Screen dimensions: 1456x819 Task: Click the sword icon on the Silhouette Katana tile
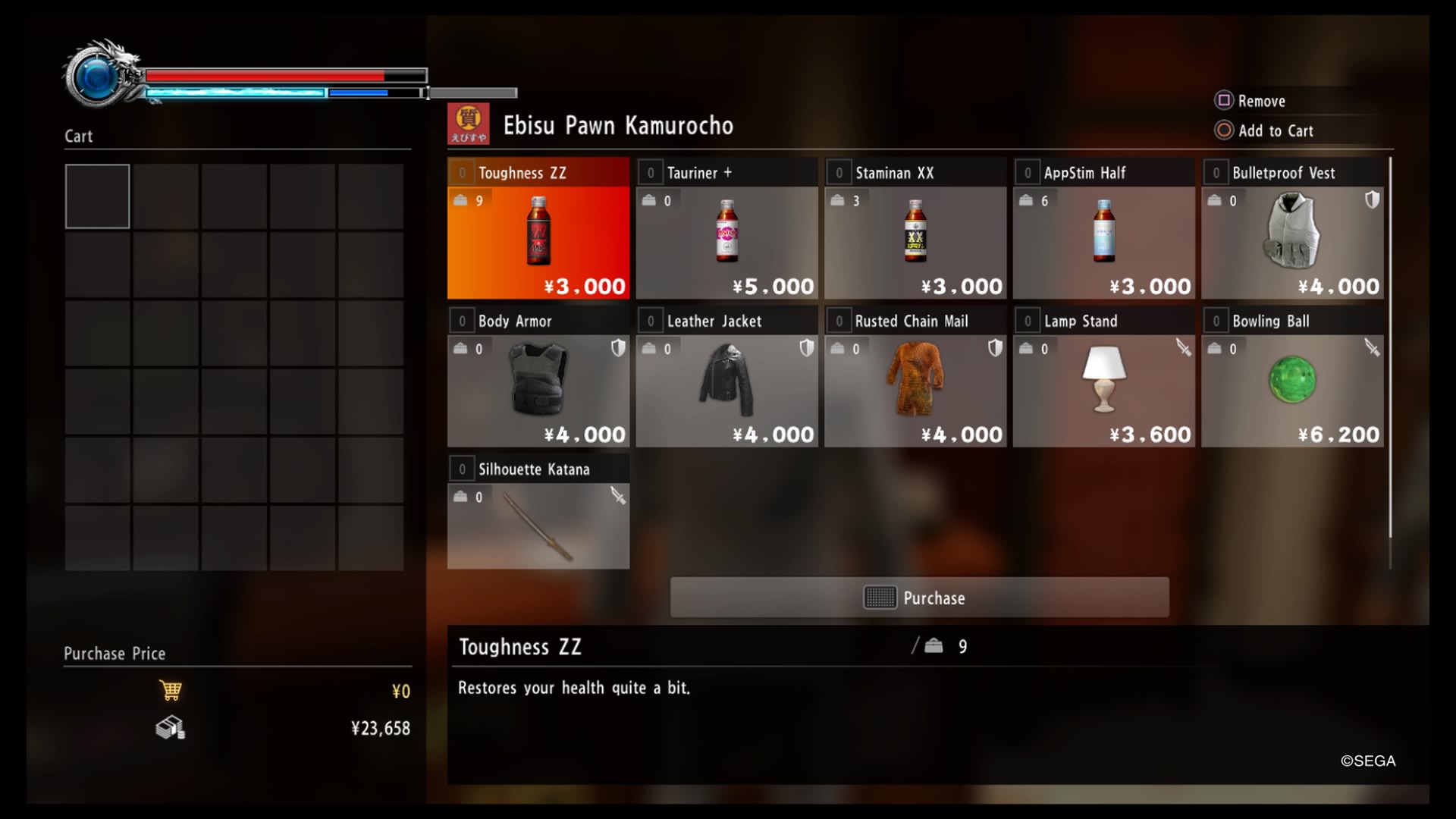point(620,496)
